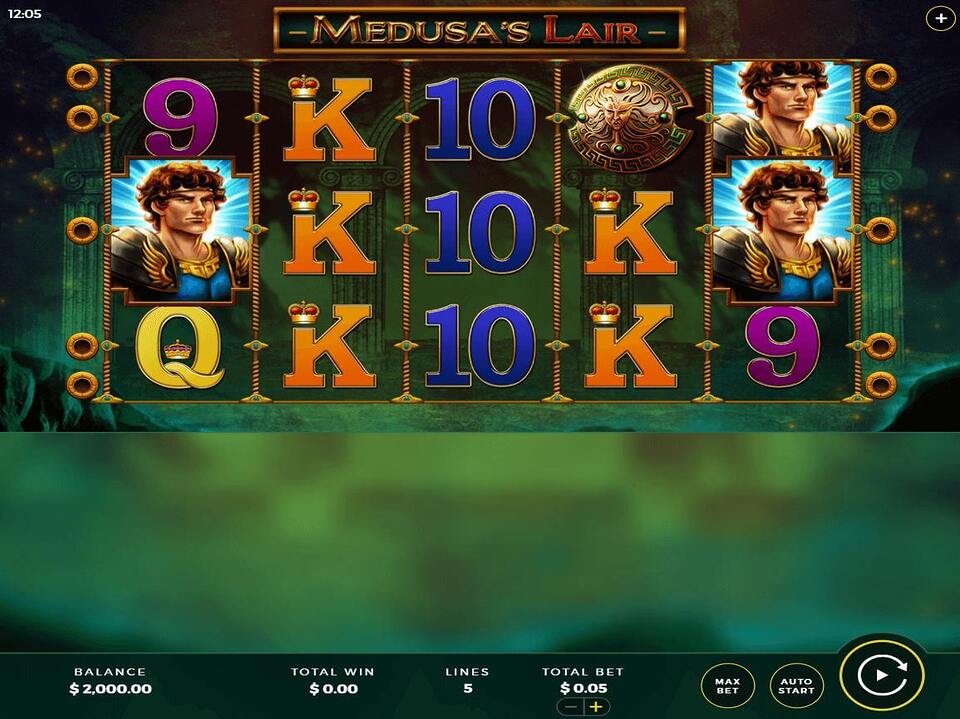
Task: Spin the reels with the play button
Action: [x=881, y=675]
